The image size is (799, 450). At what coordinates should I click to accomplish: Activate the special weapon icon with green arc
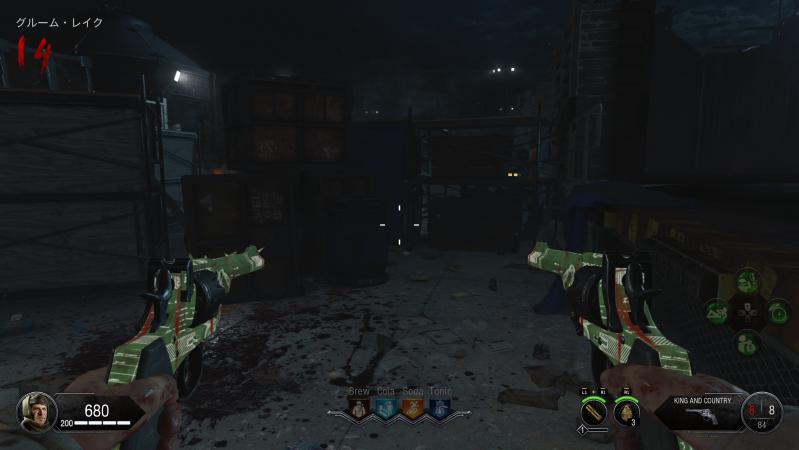593,410
